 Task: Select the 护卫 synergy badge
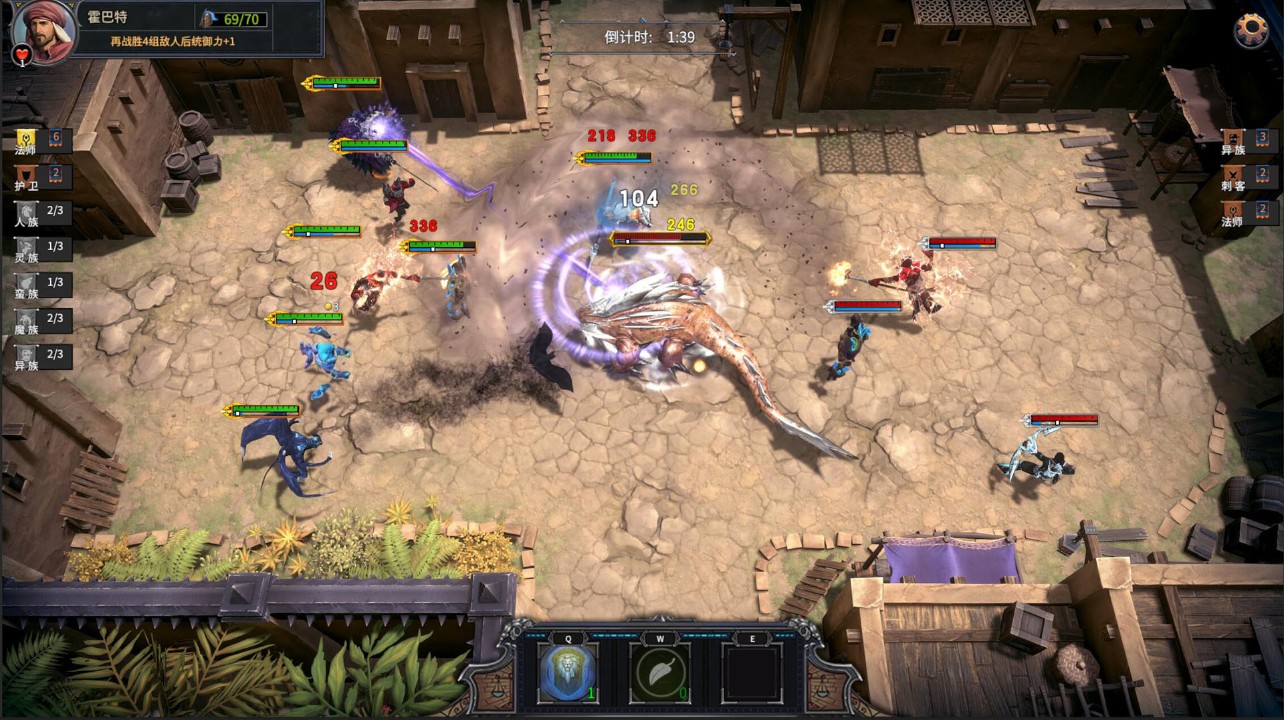27,176
